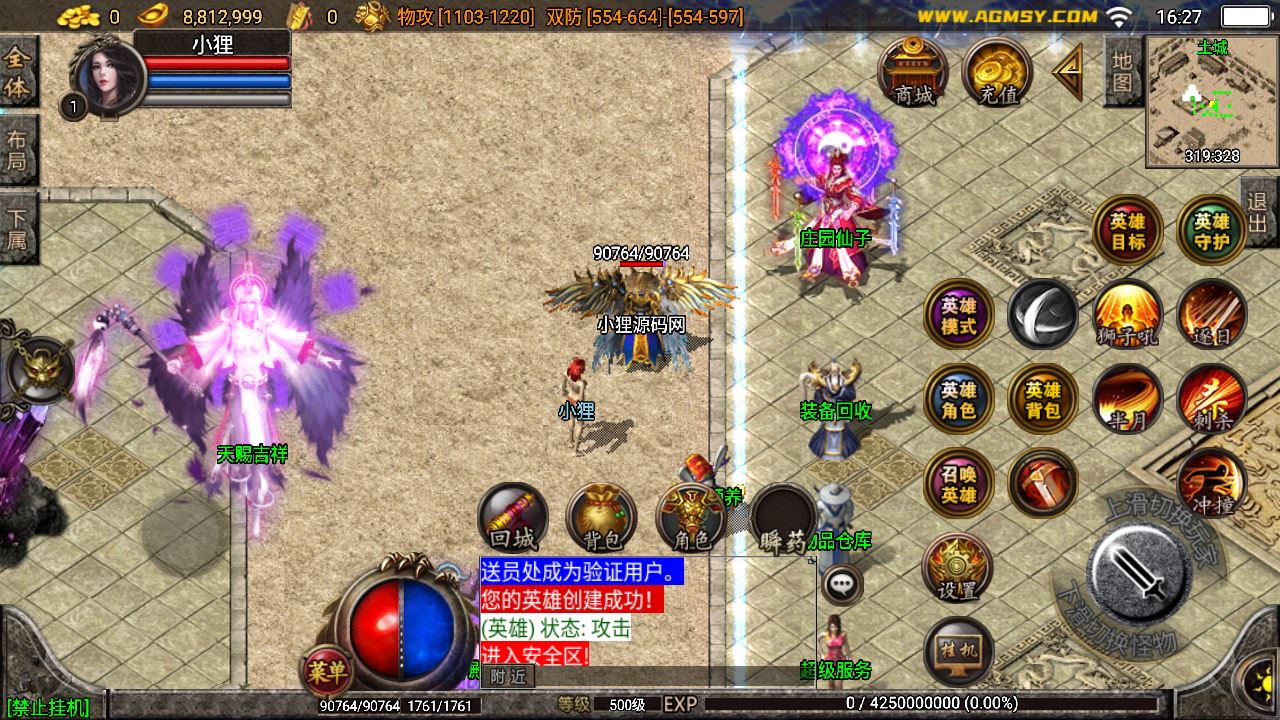Select the 逐日 skill icon
1280x720 pixels.
[1211, 315]
